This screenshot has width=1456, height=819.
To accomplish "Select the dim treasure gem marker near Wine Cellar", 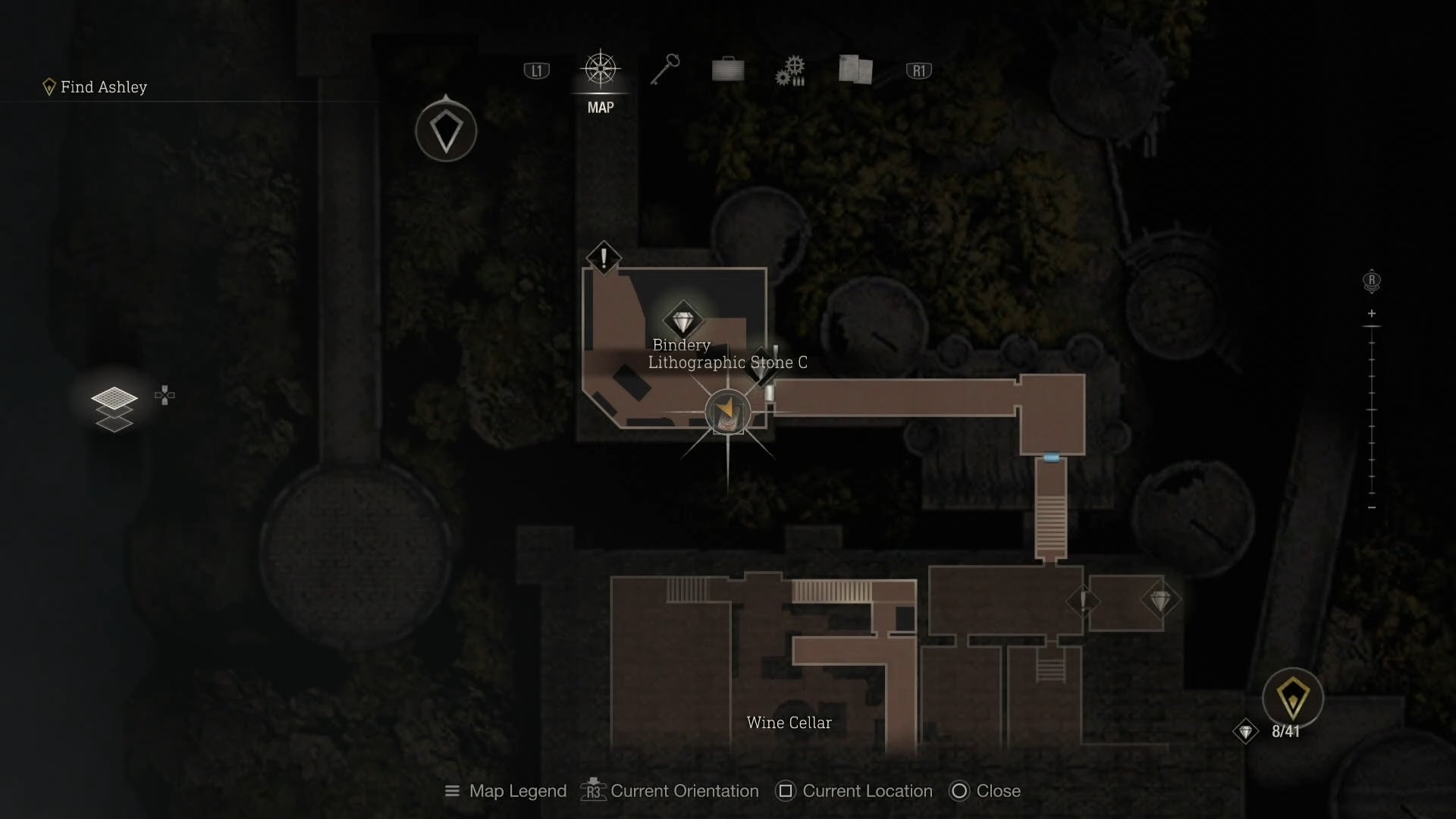I will (x=1159, y=601).
